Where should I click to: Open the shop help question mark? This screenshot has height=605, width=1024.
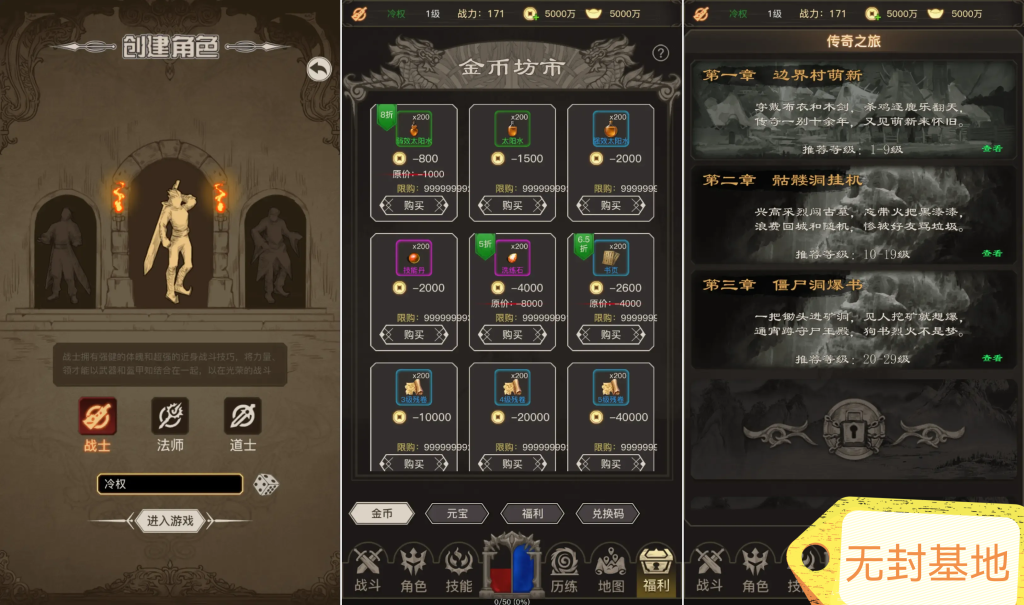point(660,53)
